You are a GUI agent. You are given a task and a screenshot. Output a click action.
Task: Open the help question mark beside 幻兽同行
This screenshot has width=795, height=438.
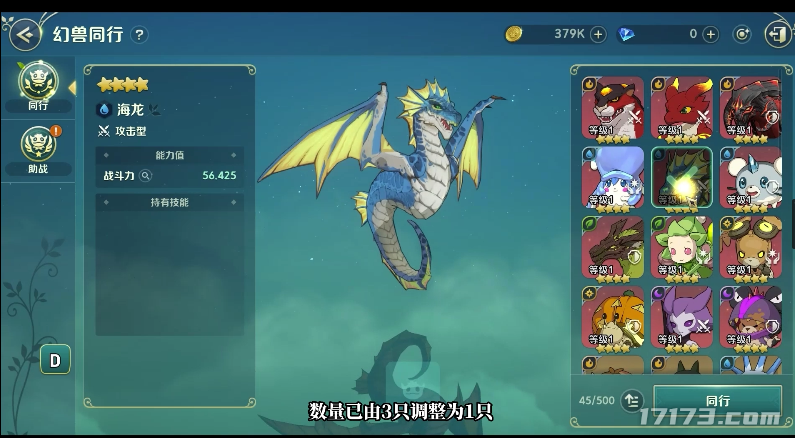139,35
